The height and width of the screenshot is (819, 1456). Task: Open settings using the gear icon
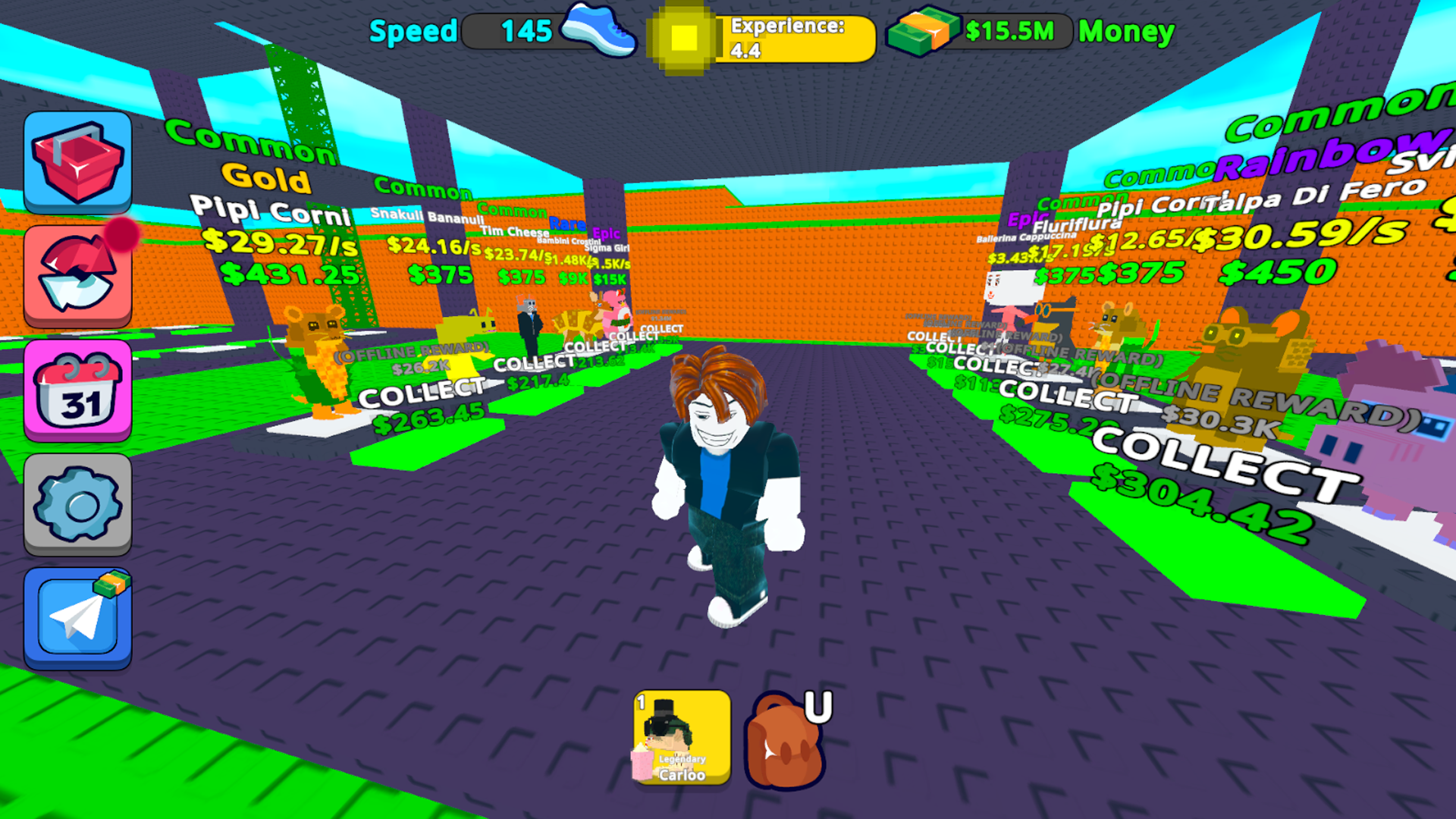coord(77,504)
